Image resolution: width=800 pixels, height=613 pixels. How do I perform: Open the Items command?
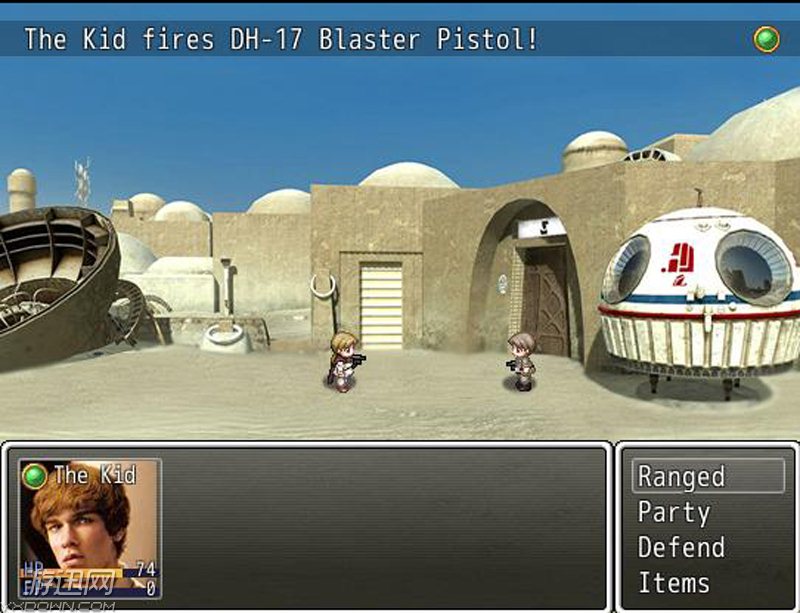pos(674,583)
